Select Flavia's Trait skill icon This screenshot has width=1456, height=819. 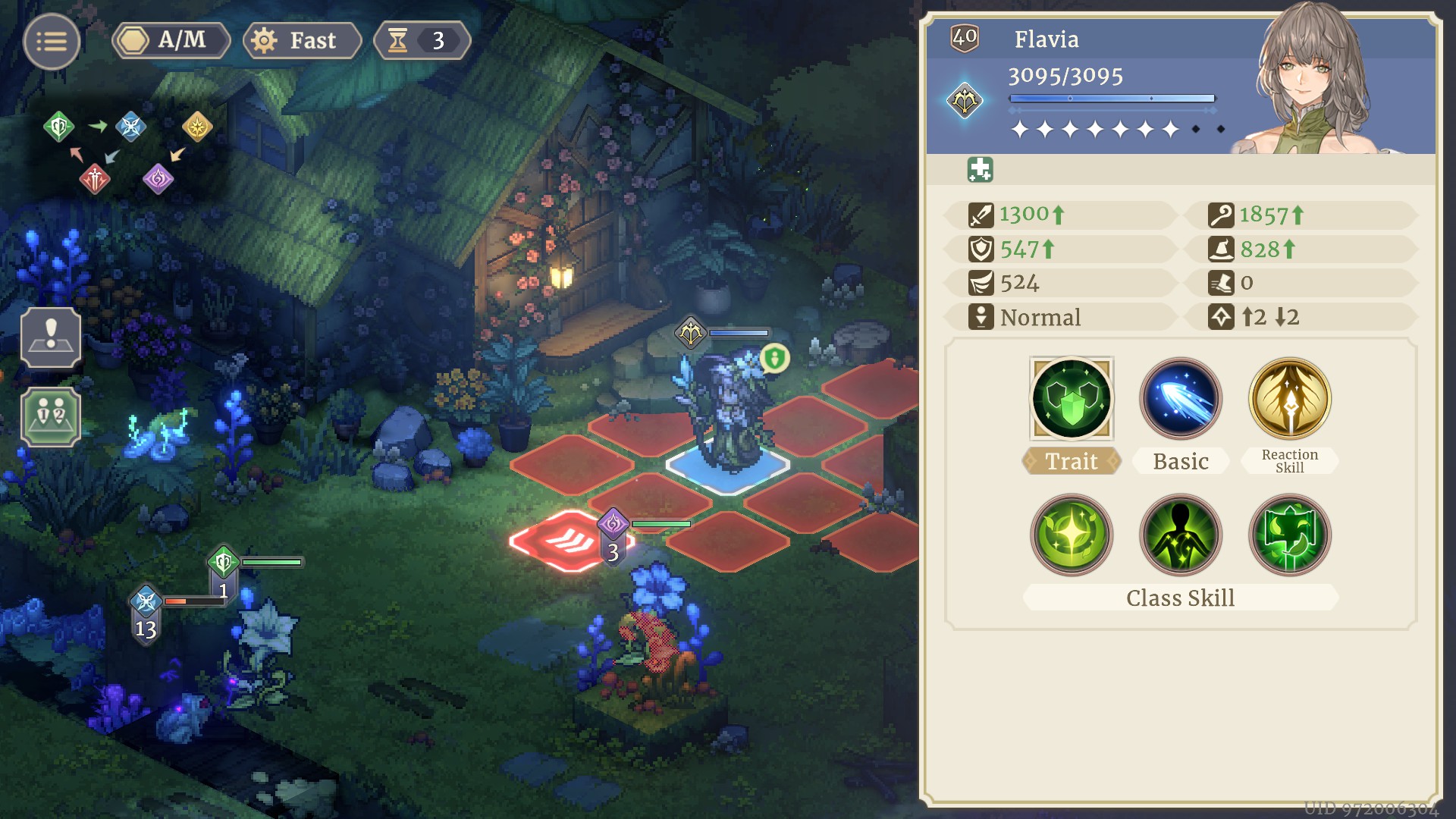click(x=1071, y=399)
